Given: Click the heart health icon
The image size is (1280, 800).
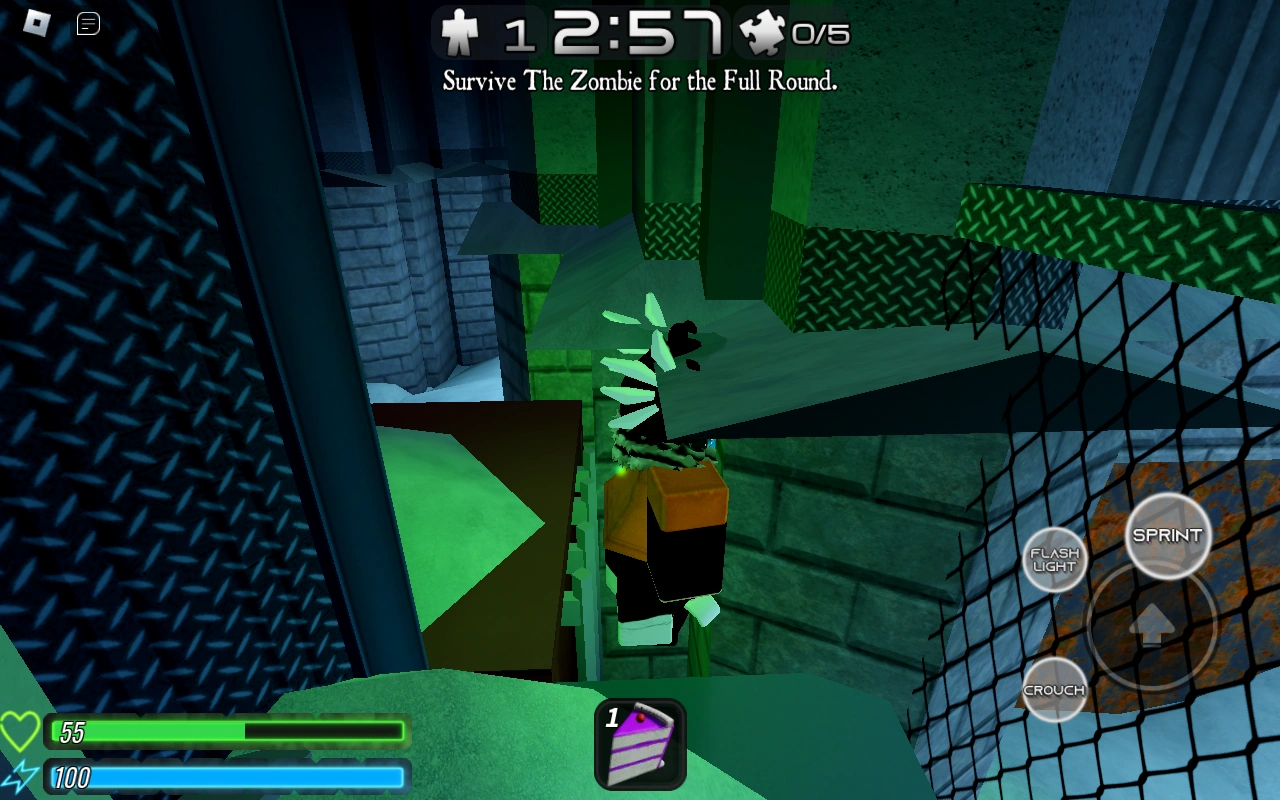Looking at the screenshot, I should click(x=22, y=731).
